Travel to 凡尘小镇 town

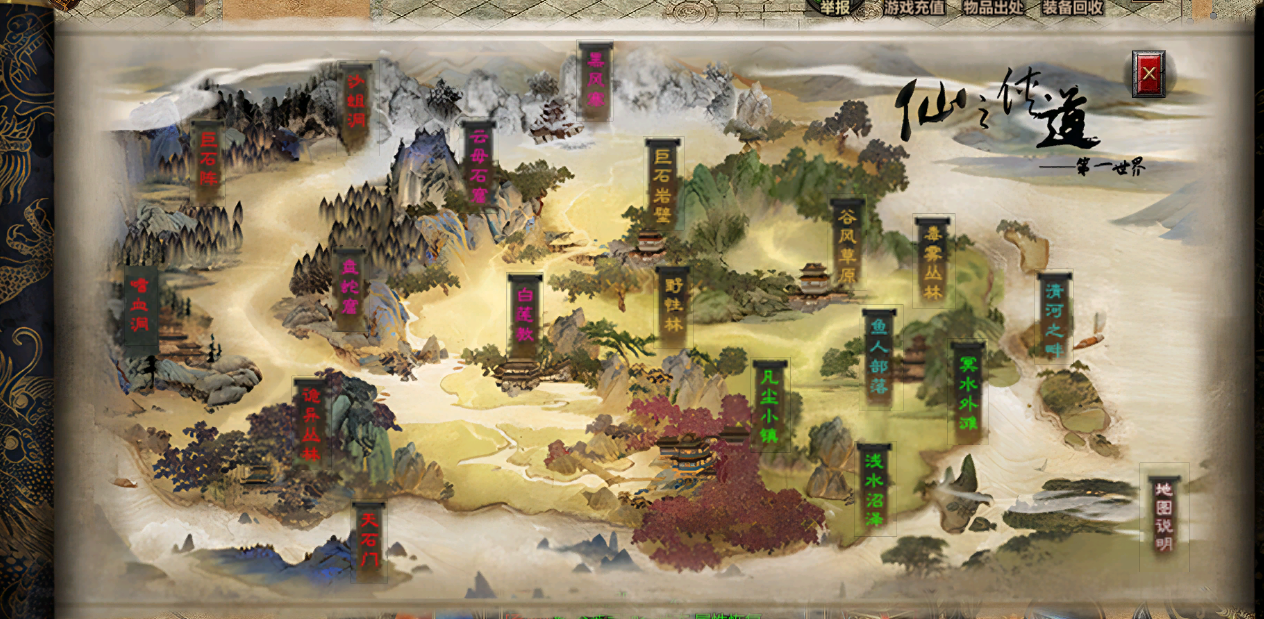click(769, 407)
